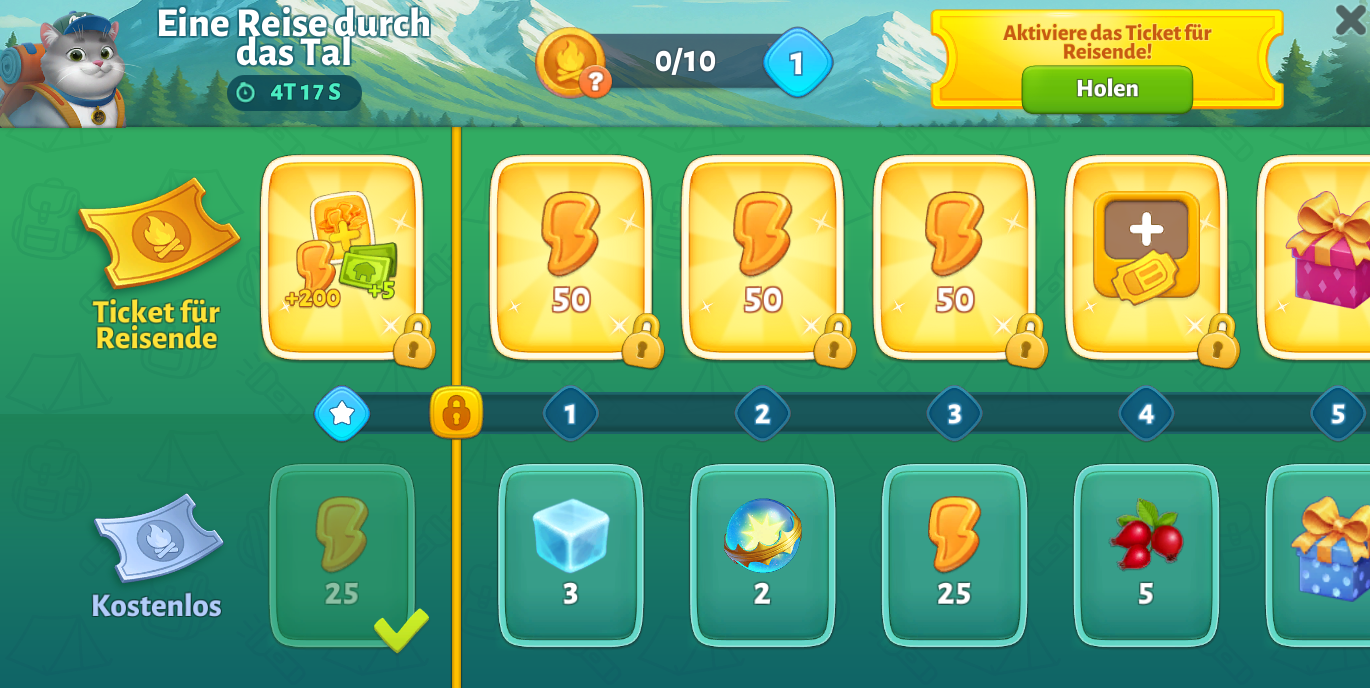Click the green Holen button
Viewport: 1370px width, 688px height.
(x=1107, y=89)
